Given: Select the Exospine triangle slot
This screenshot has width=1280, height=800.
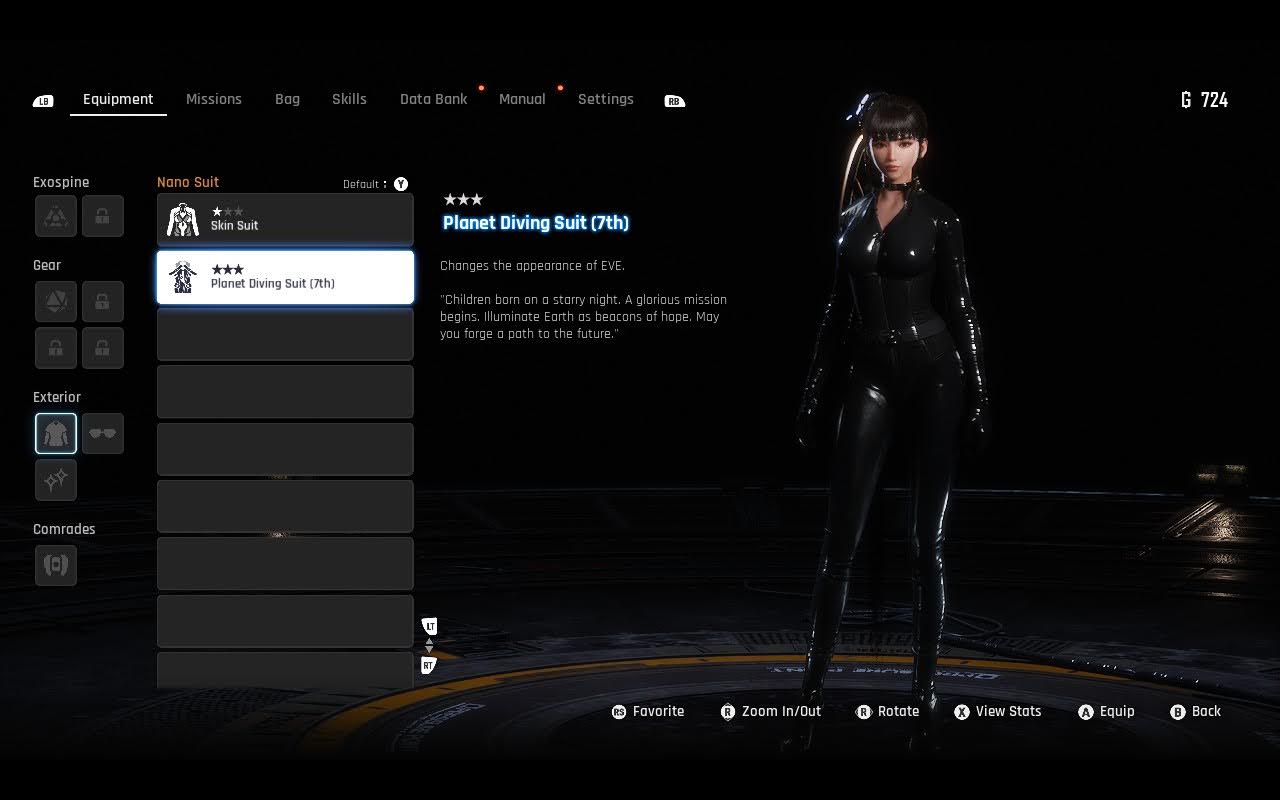Looking at the screenshot, I should pos(56,216).
